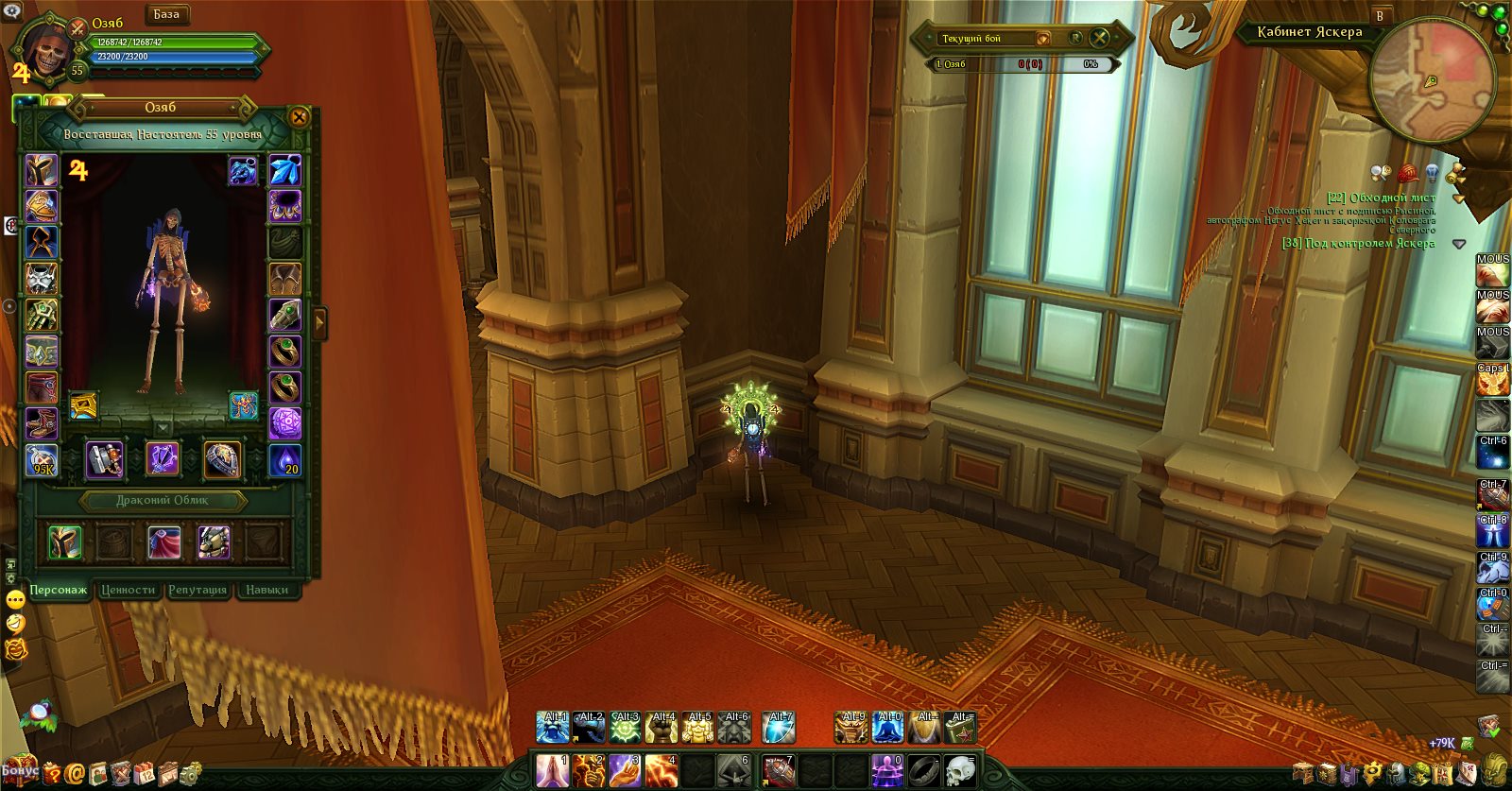Open the Бонус chest button
This screenshot has width=1512, height=791.
click(17, 770)
